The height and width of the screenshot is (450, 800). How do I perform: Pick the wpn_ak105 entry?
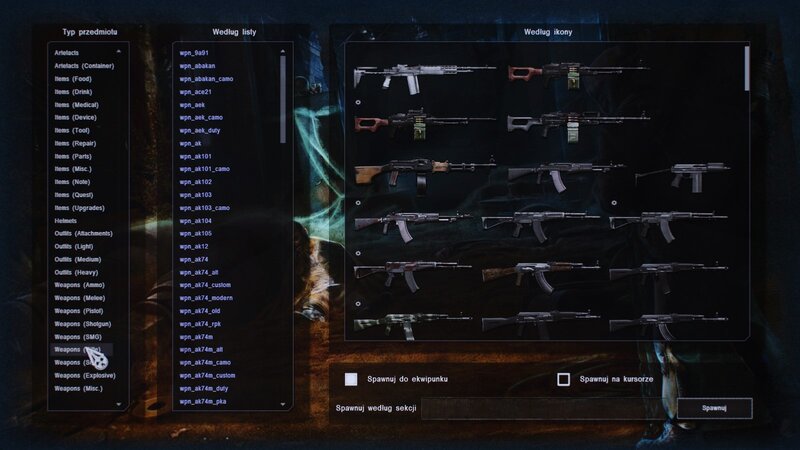pyautogui.click(x=196, y=233)
